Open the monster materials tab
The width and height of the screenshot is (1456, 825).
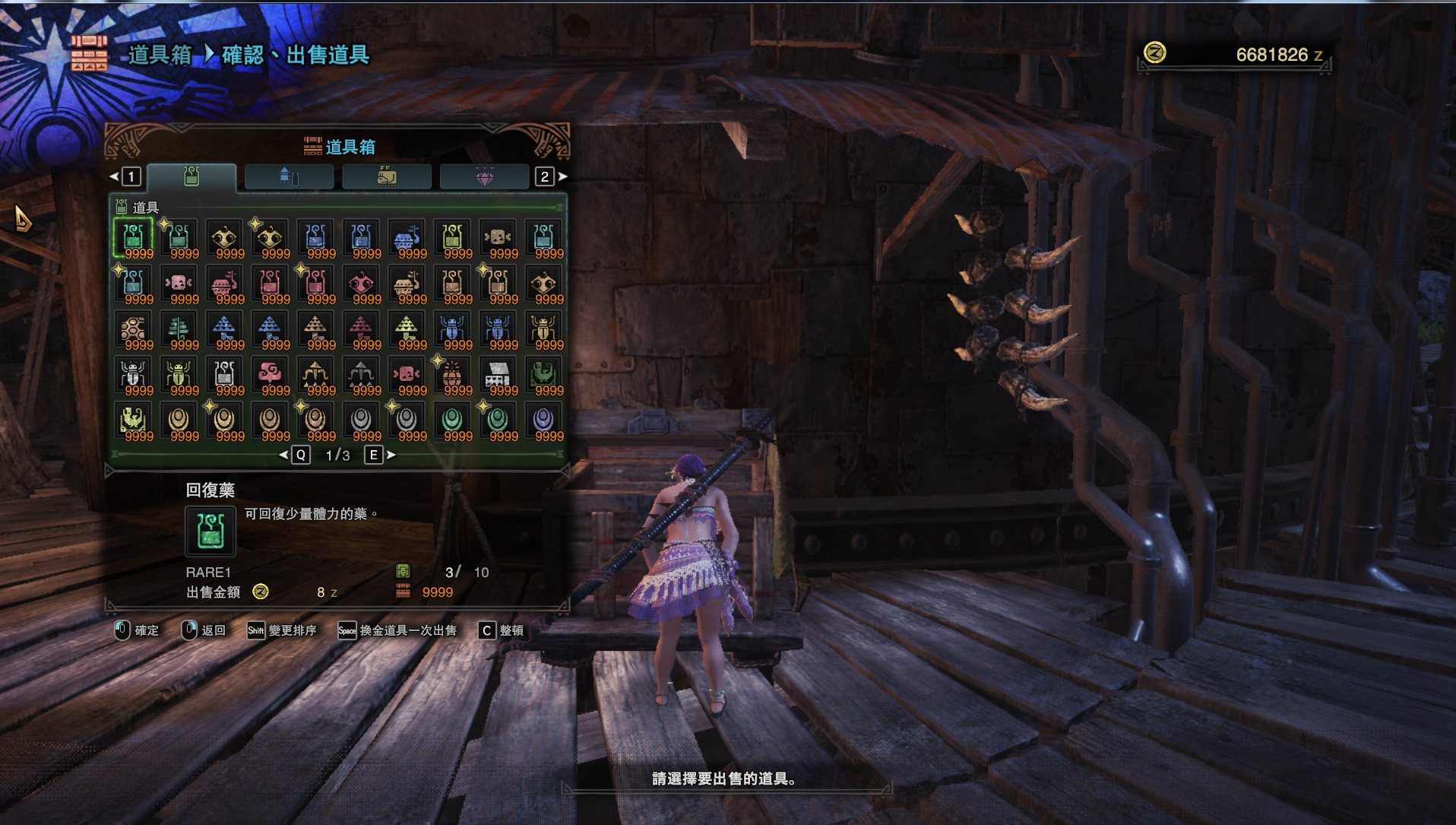[386, 177]
